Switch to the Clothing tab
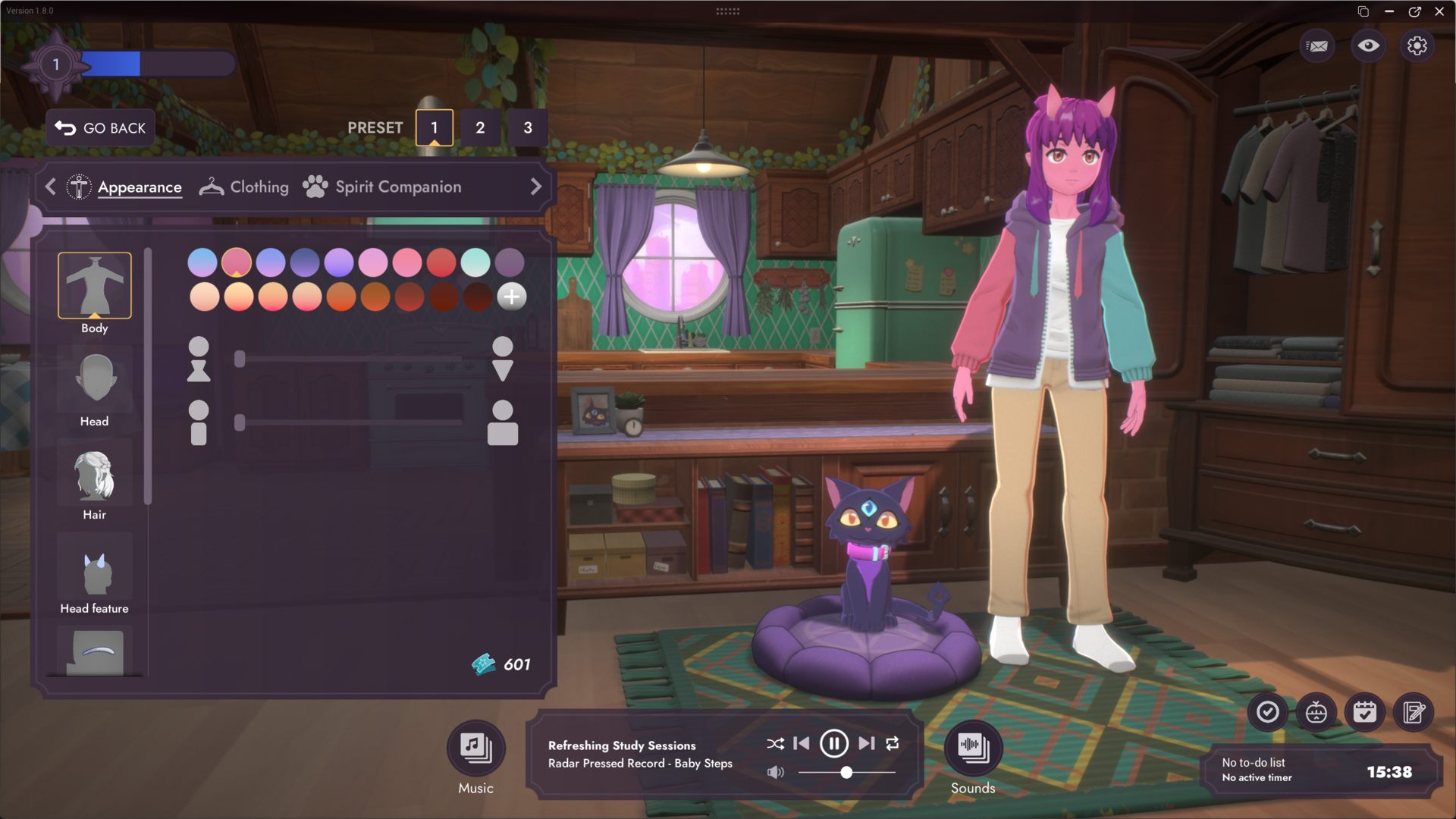Image resolution: width=1456 pixels, height=819 pixels. click(244, 187)
